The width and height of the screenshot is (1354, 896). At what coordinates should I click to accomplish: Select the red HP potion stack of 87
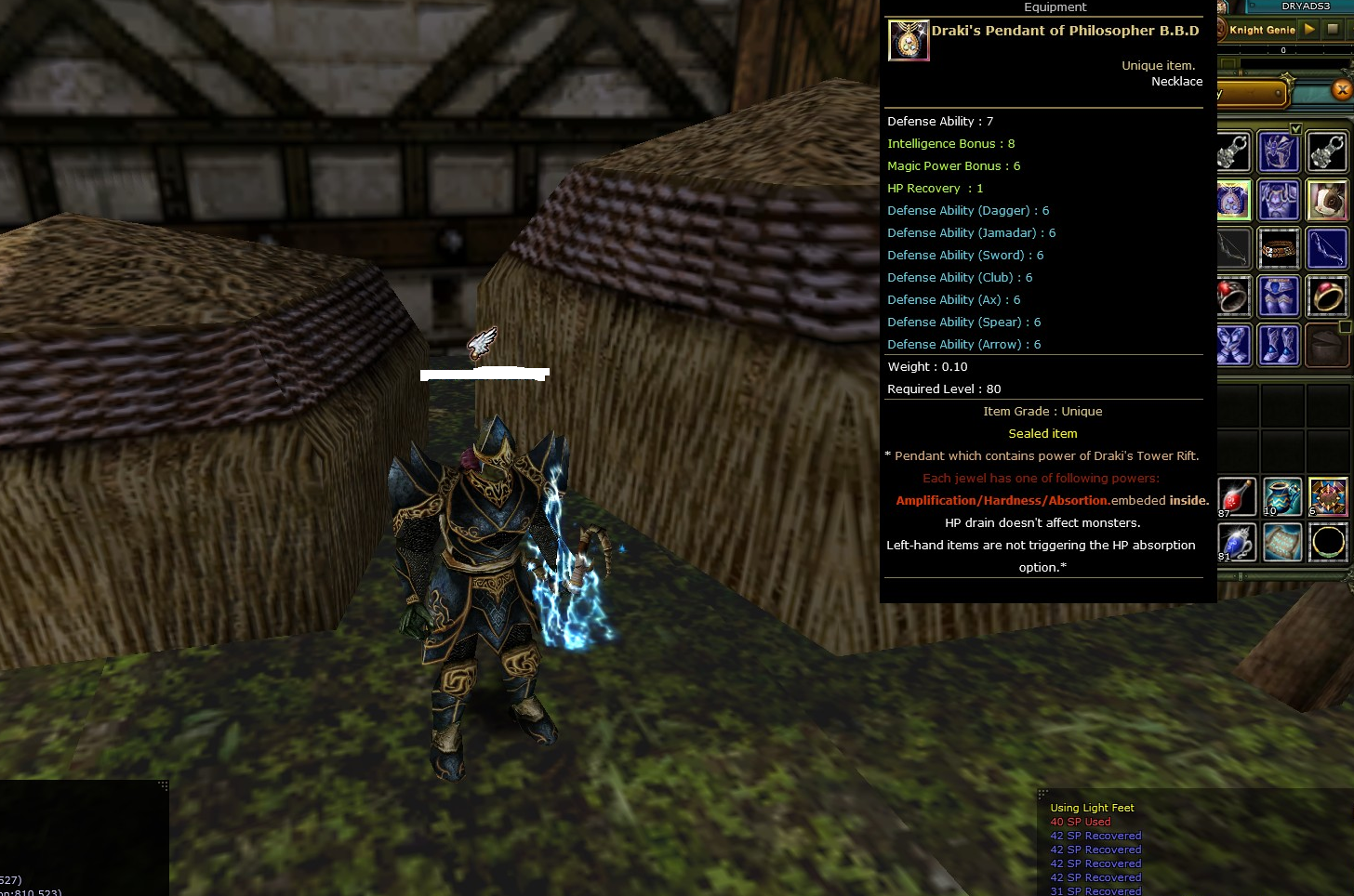(x=1237, y=497)
